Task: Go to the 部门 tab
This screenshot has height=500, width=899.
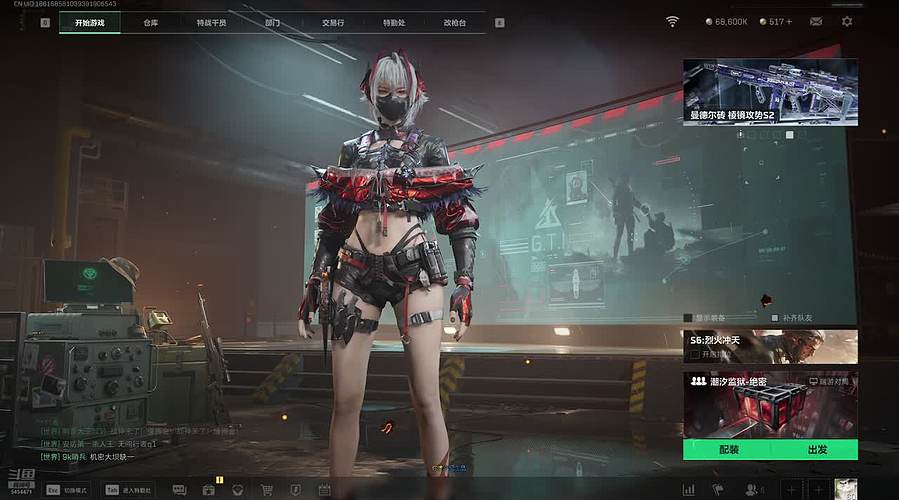Action: 272,22
